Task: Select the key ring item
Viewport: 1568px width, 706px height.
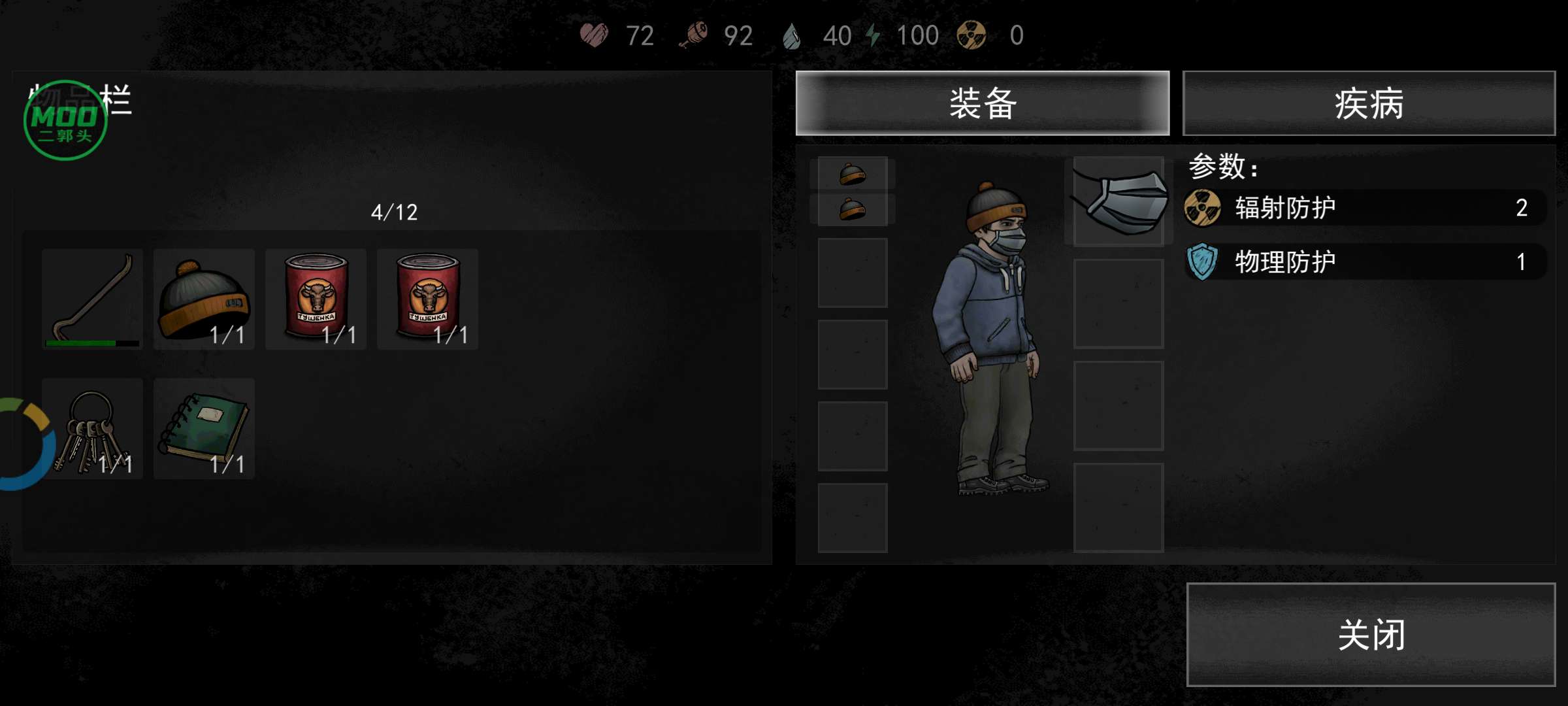Action: 92,428
